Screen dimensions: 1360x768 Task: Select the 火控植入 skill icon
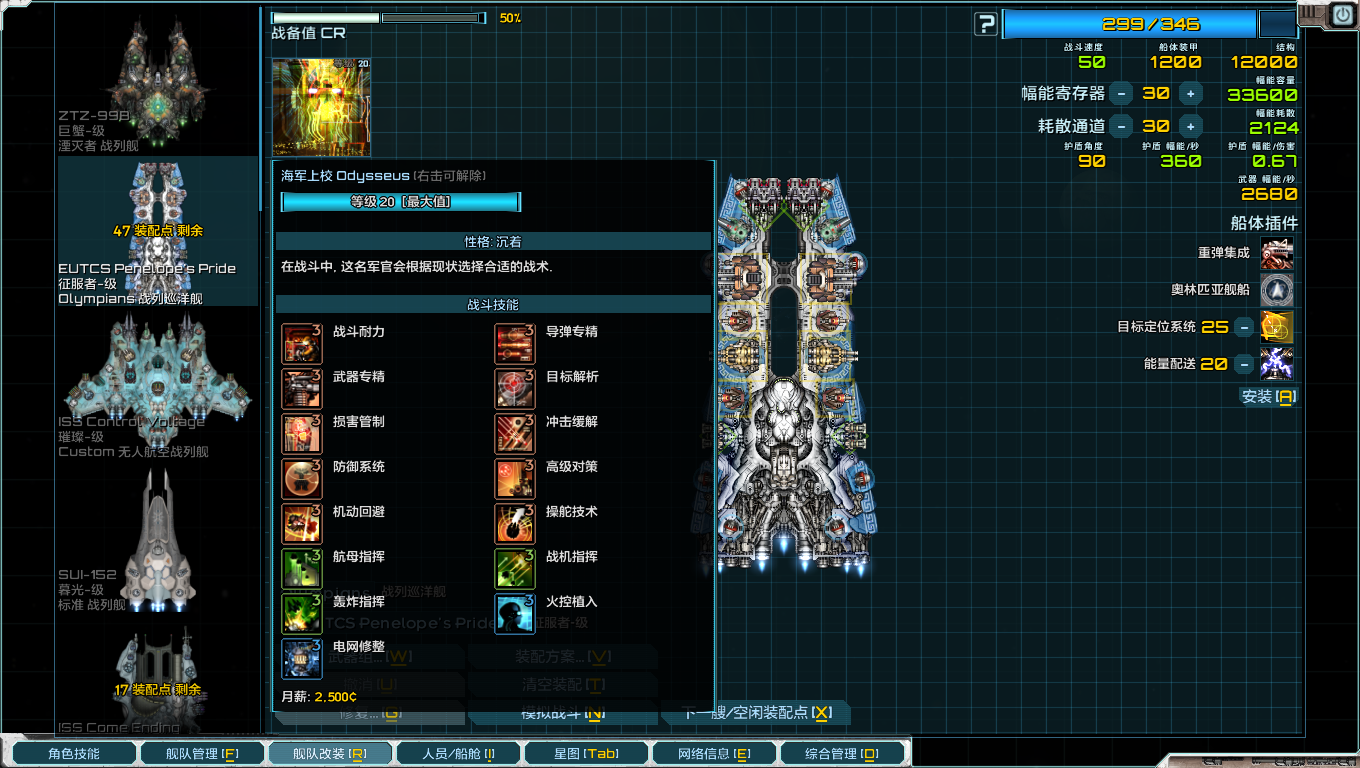click(514, 612)
